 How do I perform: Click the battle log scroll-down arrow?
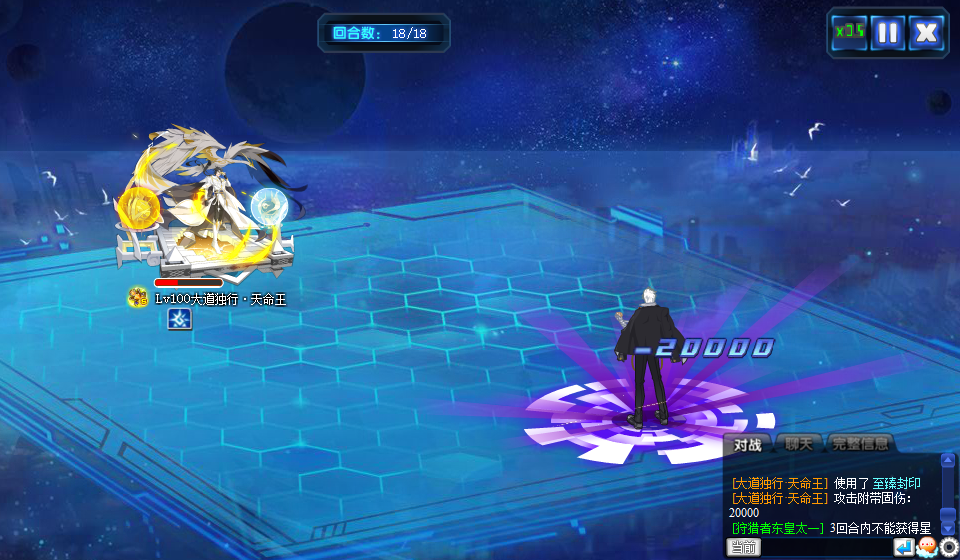(948, 528)
